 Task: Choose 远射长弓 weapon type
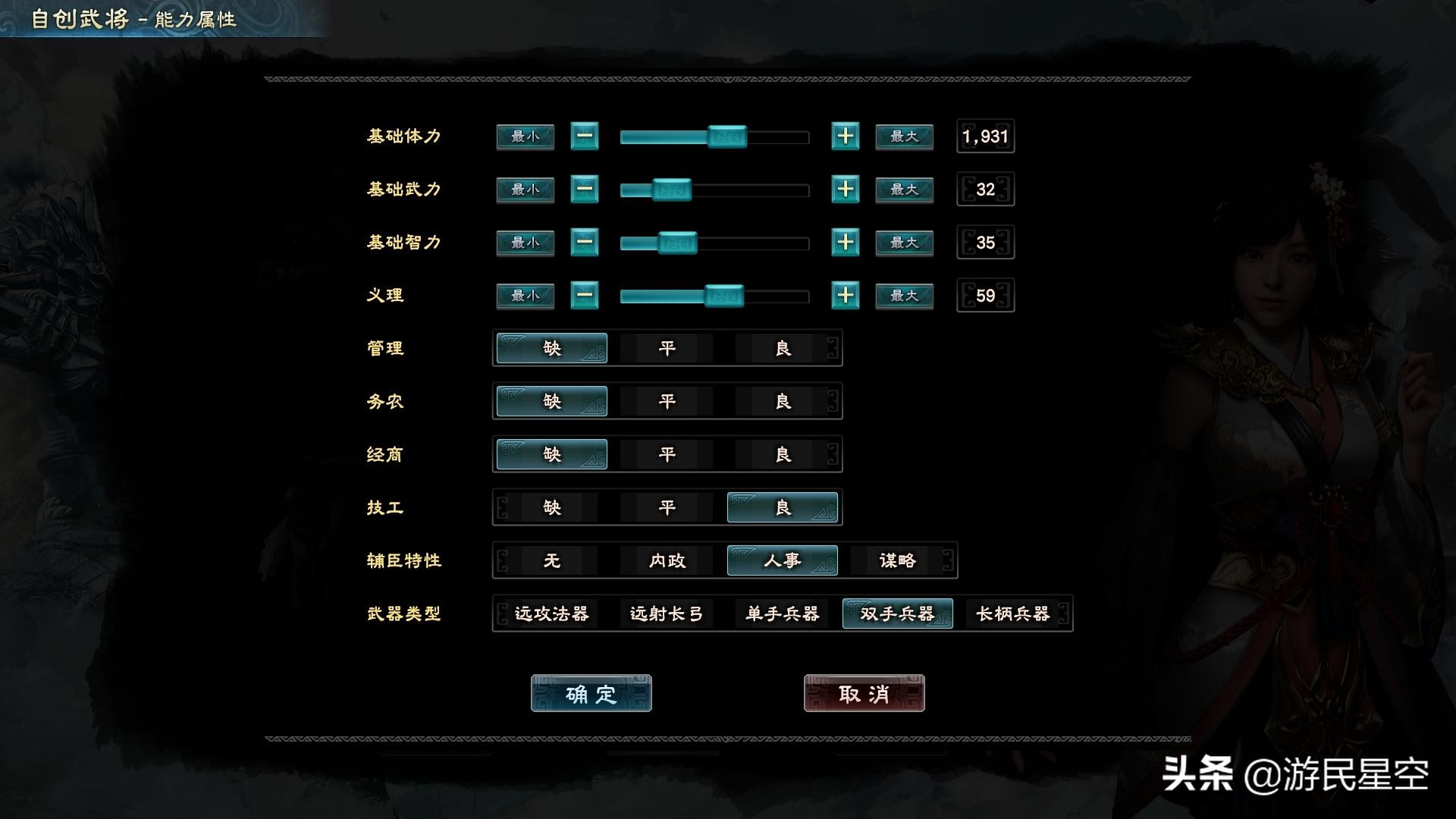tap(667, 615)
